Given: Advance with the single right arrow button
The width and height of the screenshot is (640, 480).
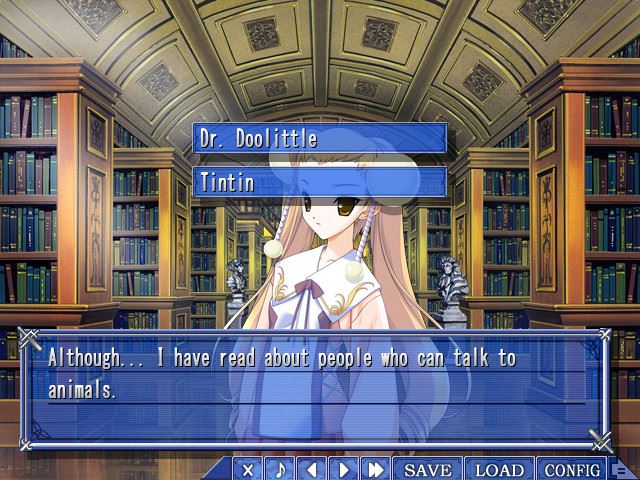Looking at the screenshot, I should click(x=343, y=469).
